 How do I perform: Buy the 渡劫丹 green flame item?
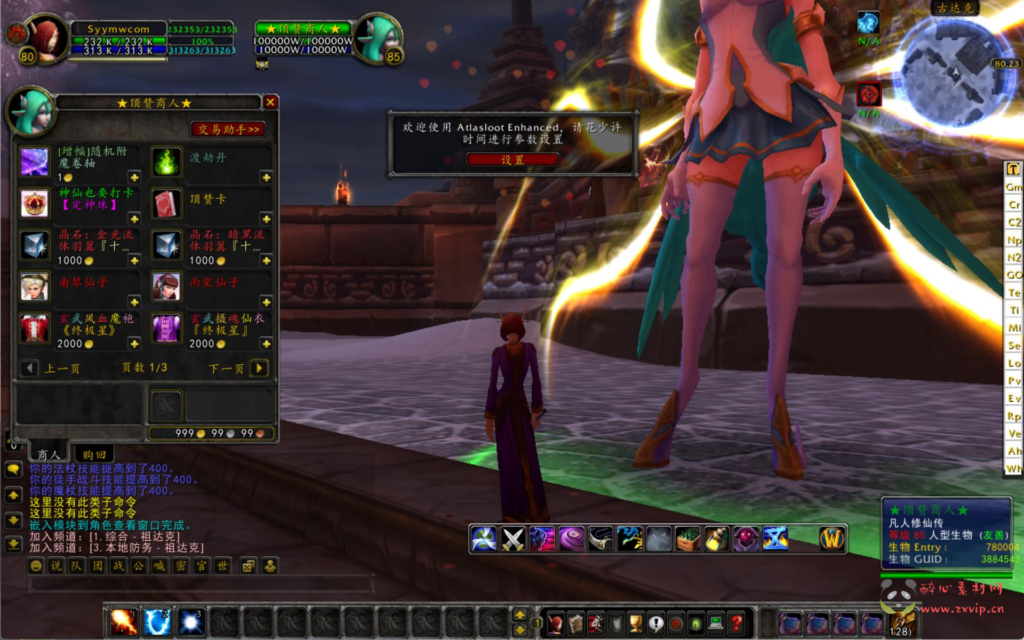(x=166, y=161)
